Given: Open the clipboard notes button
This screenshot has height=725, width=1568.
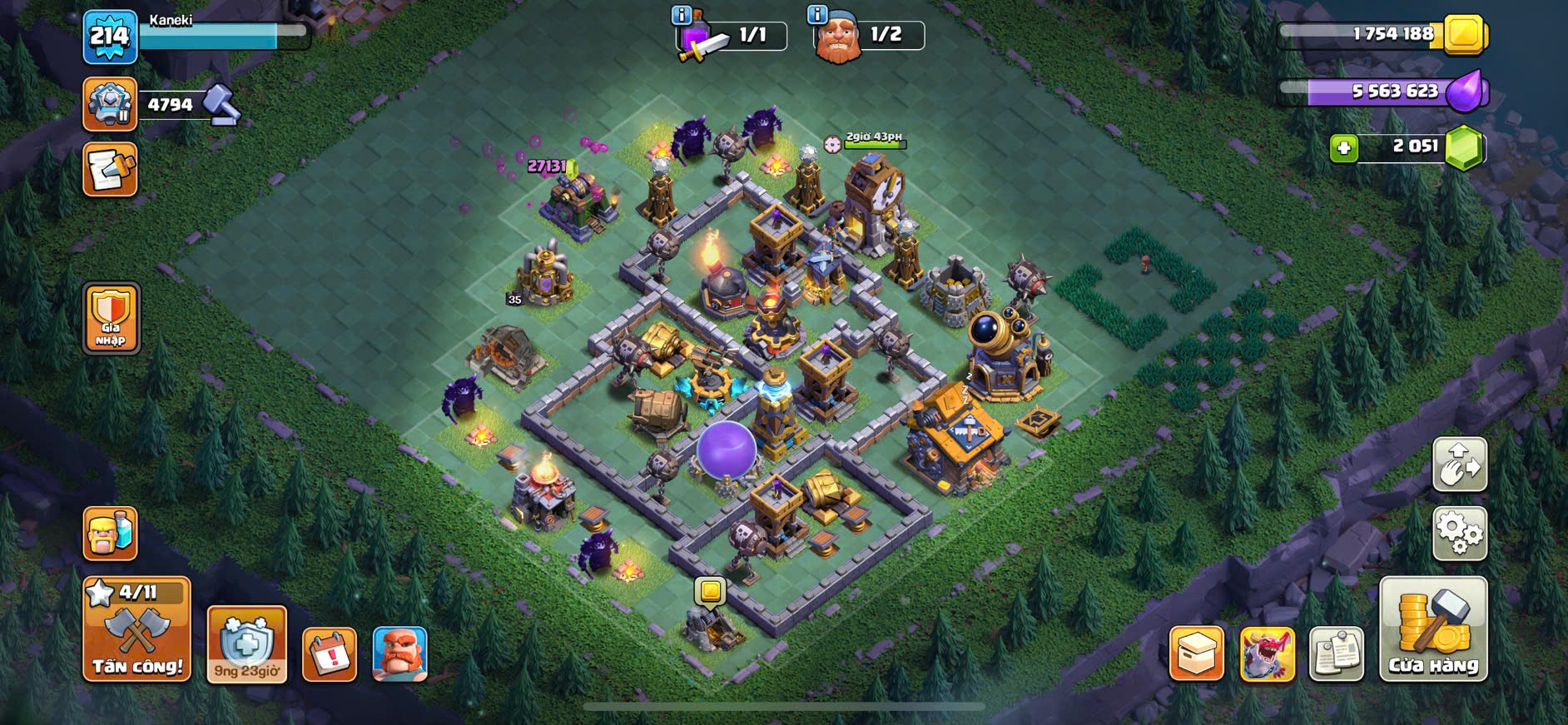Looking at the screenshot, I should tap(1336, 654).
